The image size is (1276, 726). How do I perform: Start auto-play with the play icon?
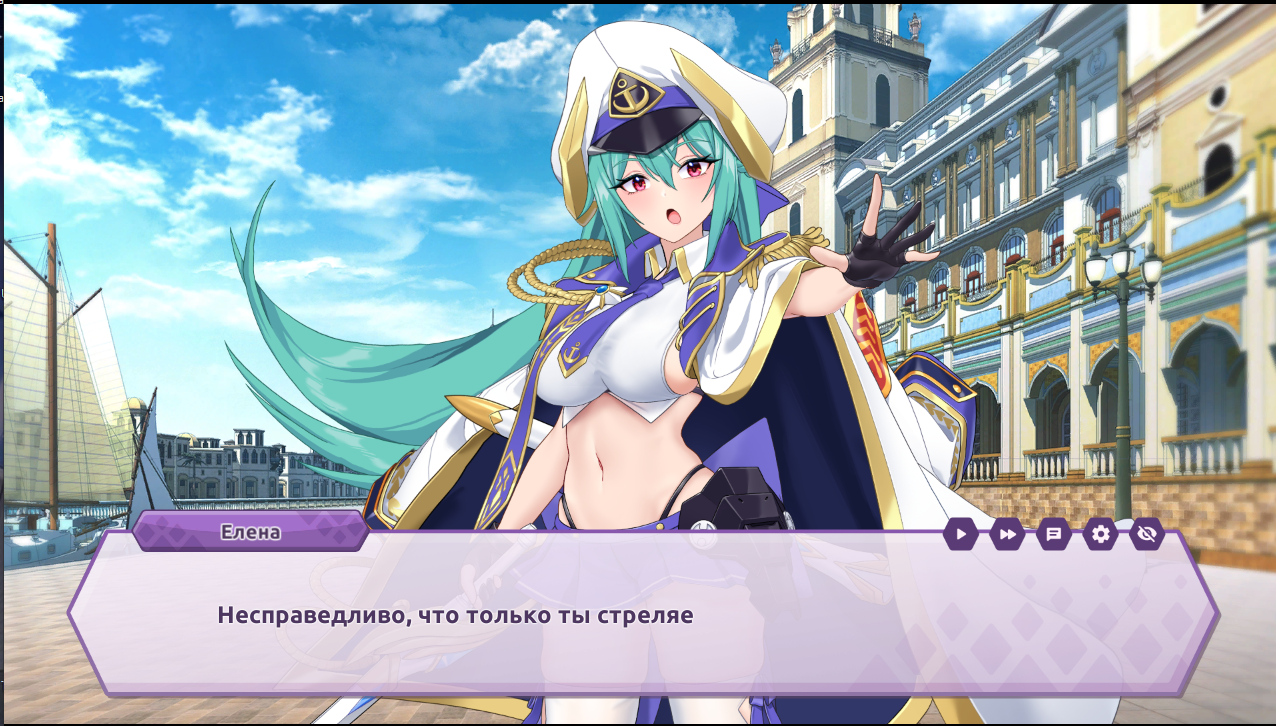coord(960,534)
